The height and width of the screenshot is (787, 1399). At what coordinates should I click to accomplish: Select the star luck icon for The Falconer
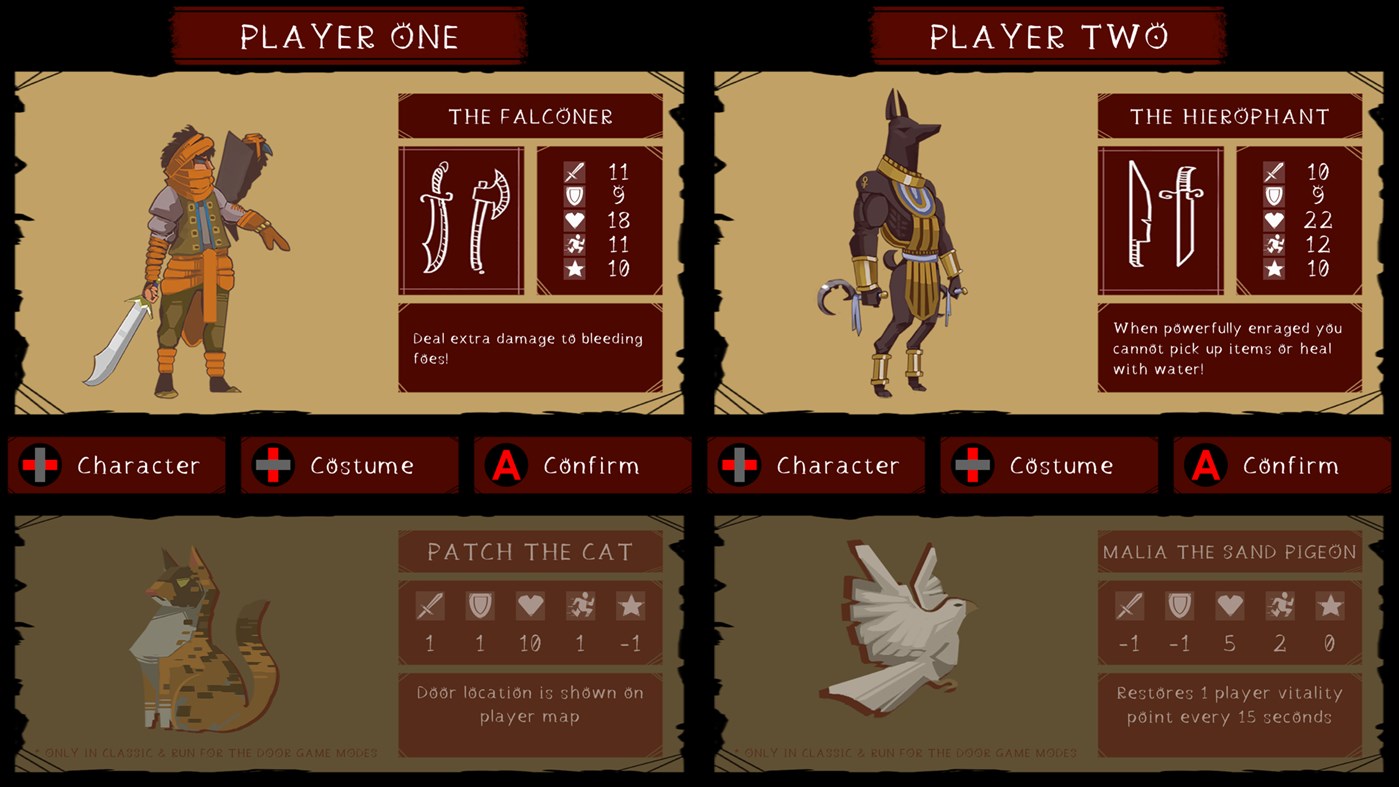[x=573, y=268]
